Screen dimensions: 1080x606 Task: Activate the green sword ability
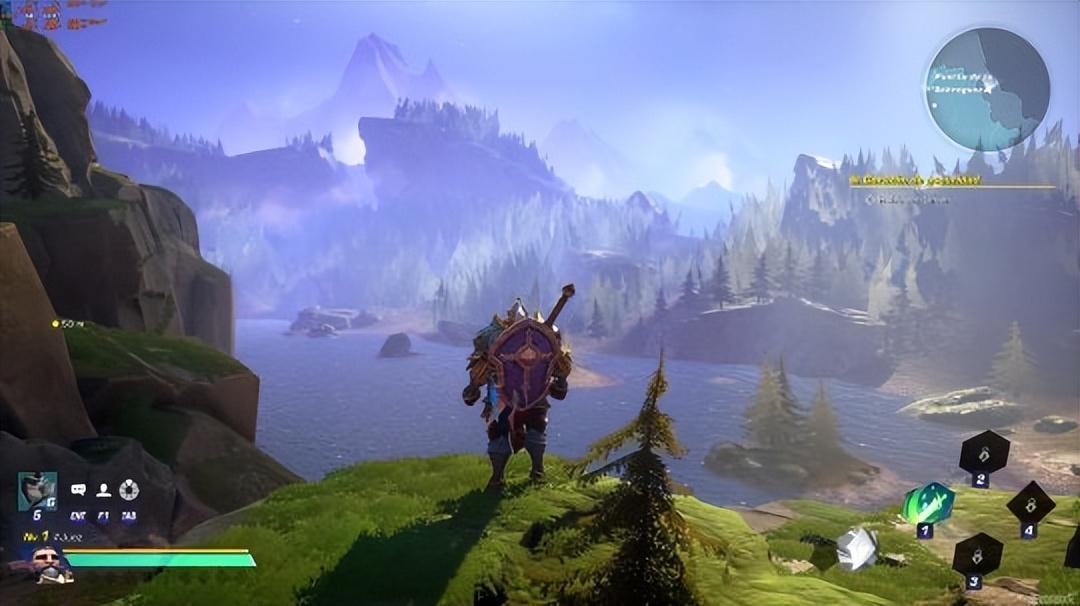click(x=927, y=503)
